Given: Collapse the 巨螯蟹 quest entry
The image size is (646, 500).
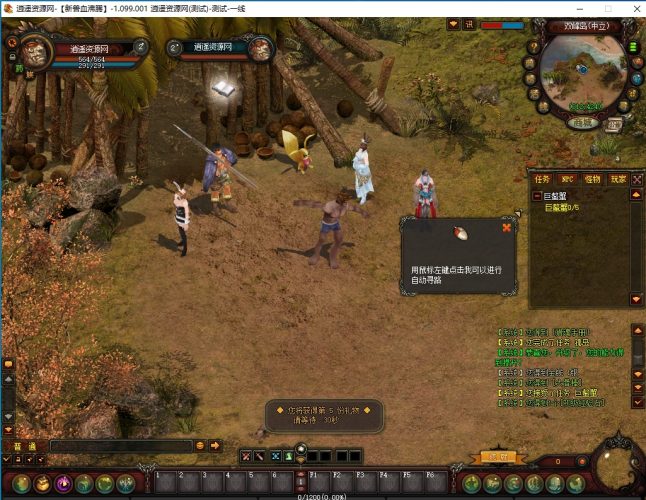Looking at the screenshot, I should (x=536, y=196).
